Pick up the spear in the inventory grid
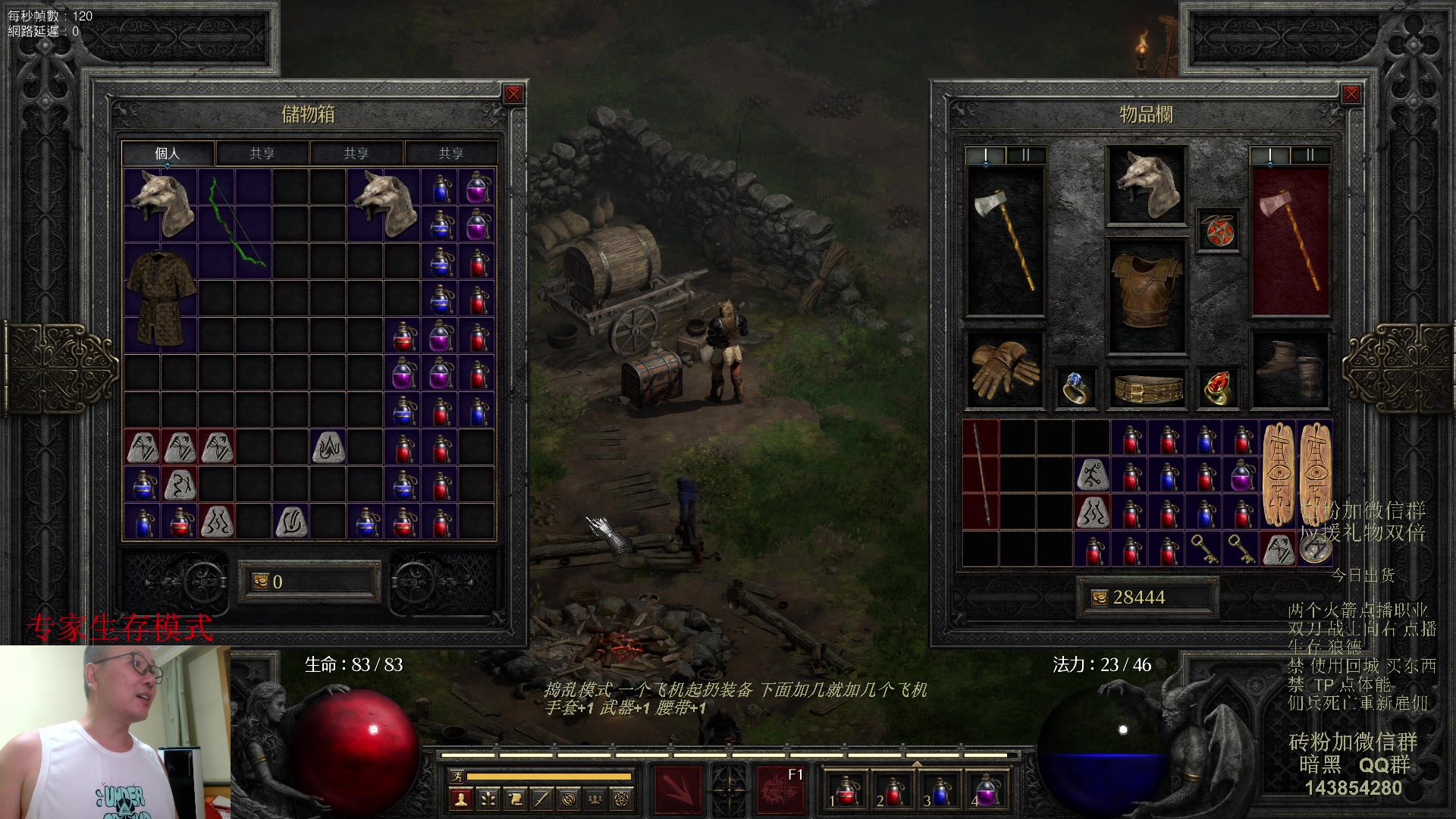Image resolution: width=1456 pixels, height=819 pixels. pyautogui.click(x=981, y=475)
